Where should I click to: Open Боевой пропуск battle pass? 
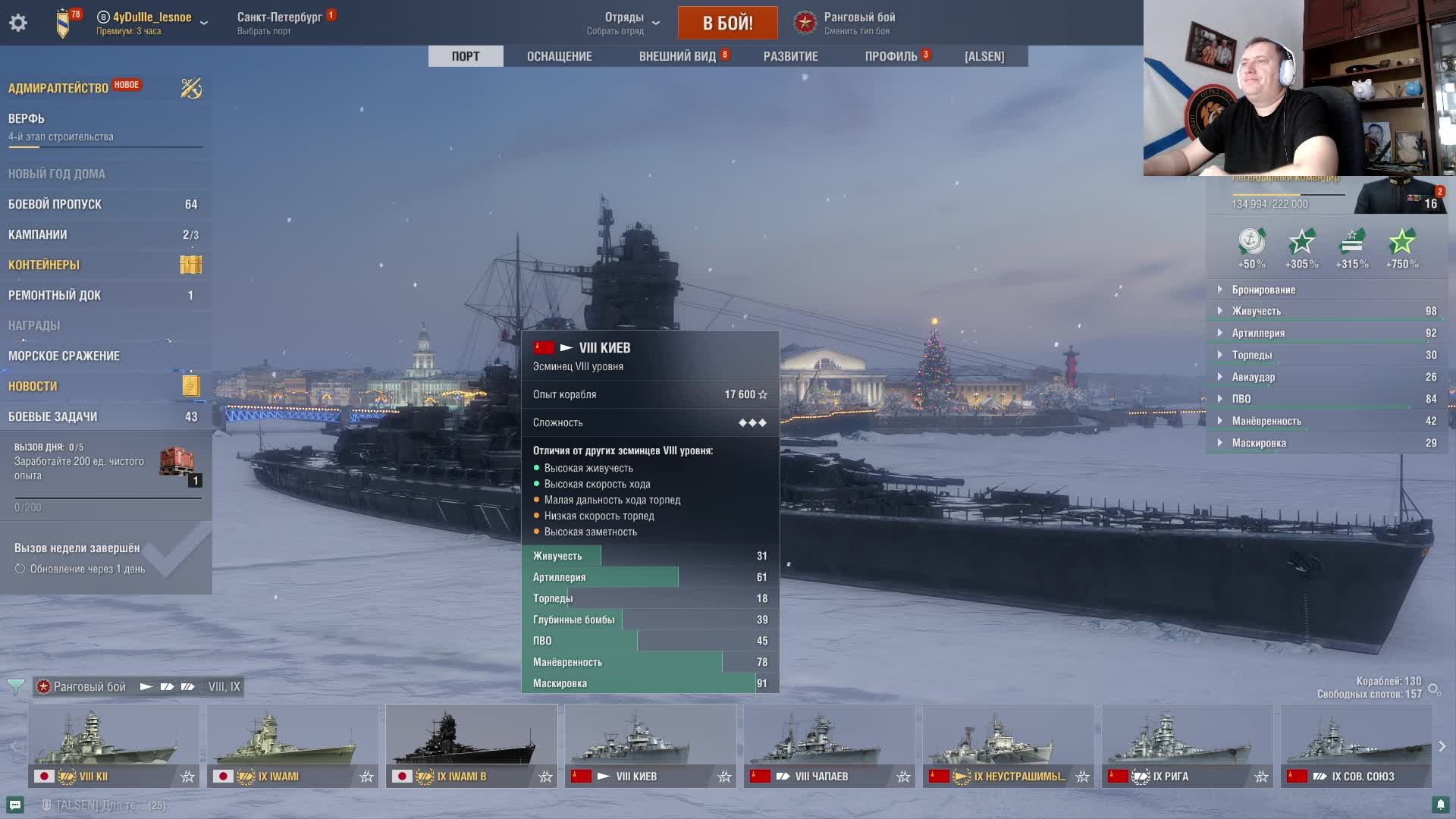[55, 204]
